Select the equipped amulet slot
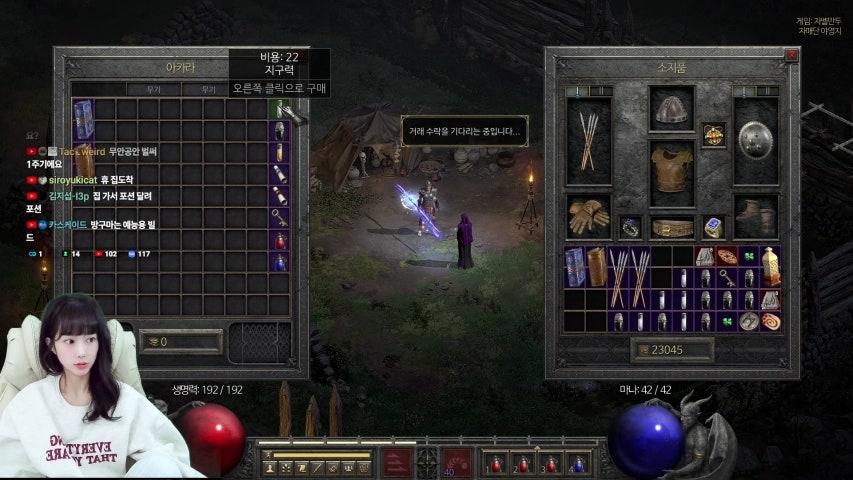Viewport: 853px width, 480px height. [713, 135]
